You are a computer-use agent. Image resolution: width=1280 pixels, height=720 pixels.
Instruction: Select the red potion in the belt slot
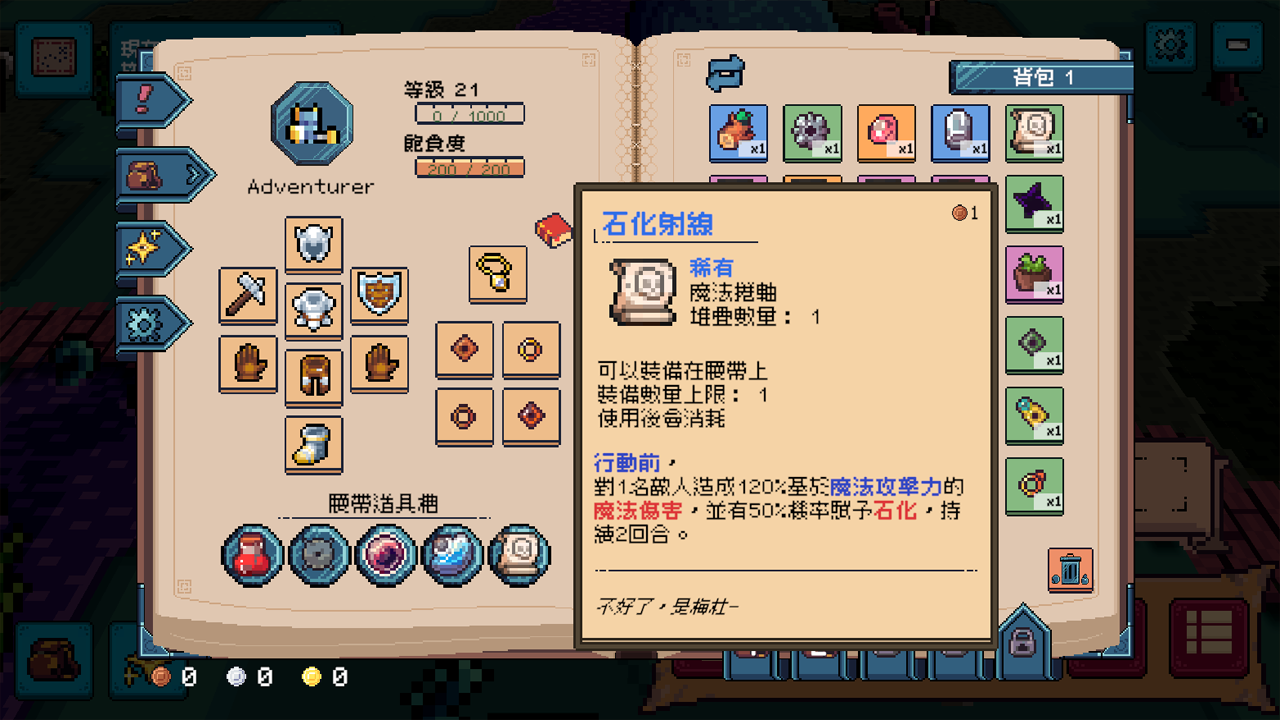[250, 555]
